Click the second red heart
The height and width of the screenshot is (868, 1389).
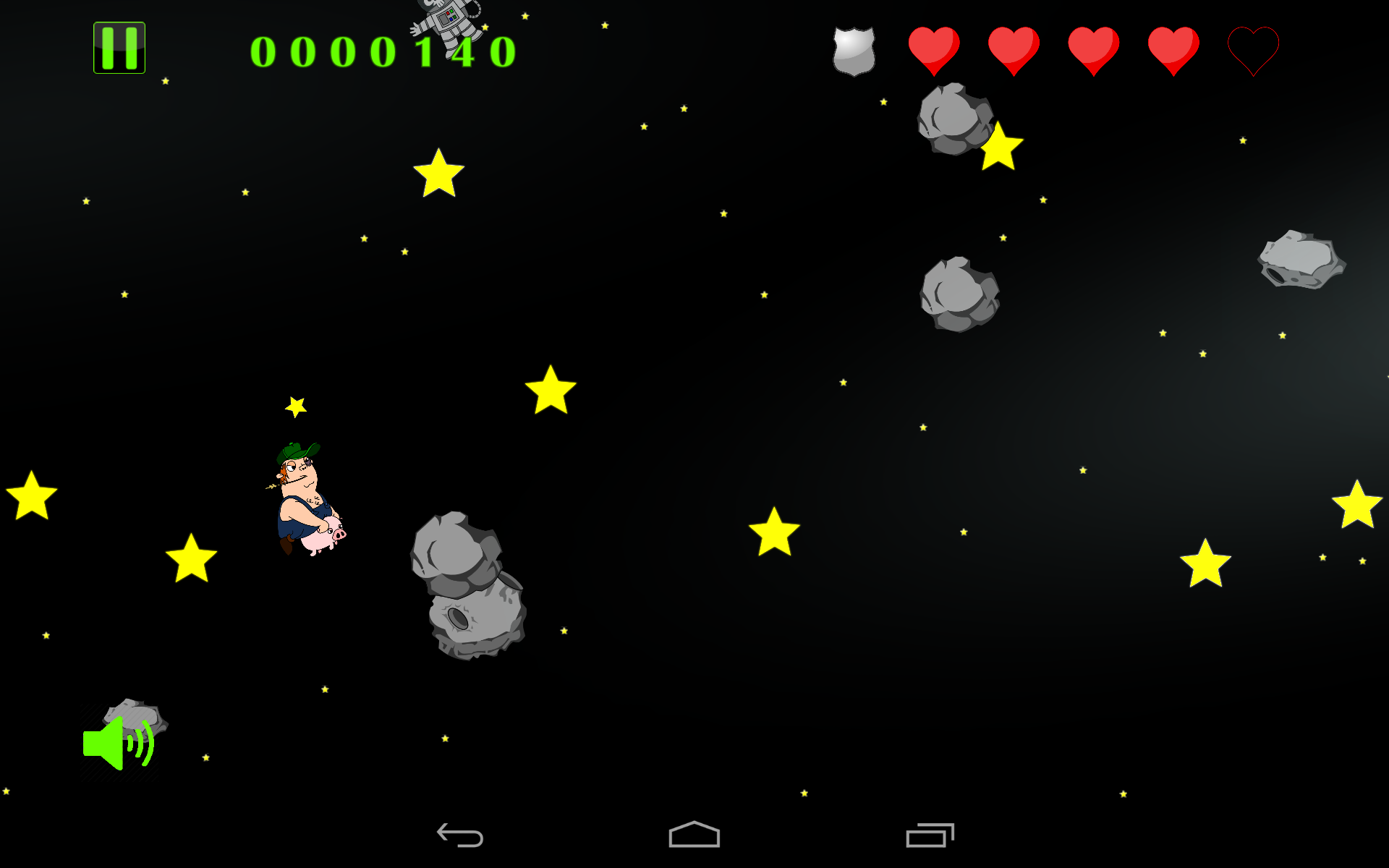tap(1013, 49)
